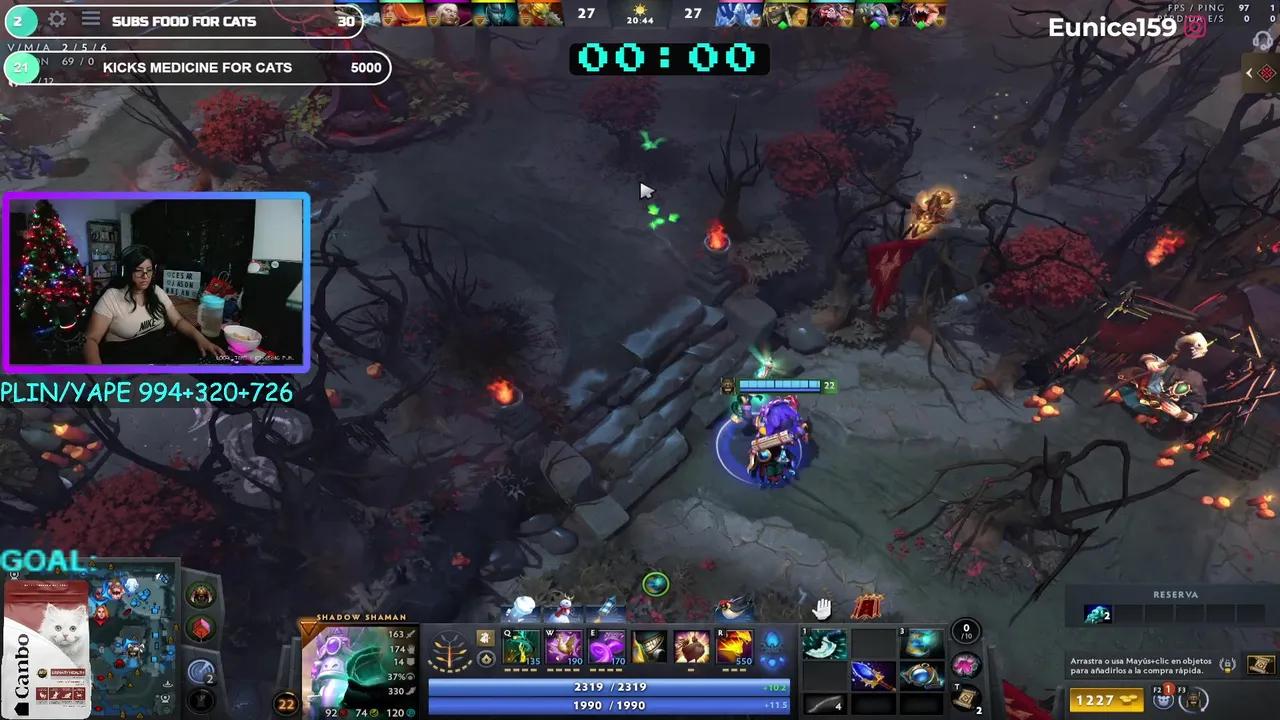Collapse the right side panel chevron
Viewport: 1280px width, 720px height.
pyautogui.click(x=1248, y=72)
